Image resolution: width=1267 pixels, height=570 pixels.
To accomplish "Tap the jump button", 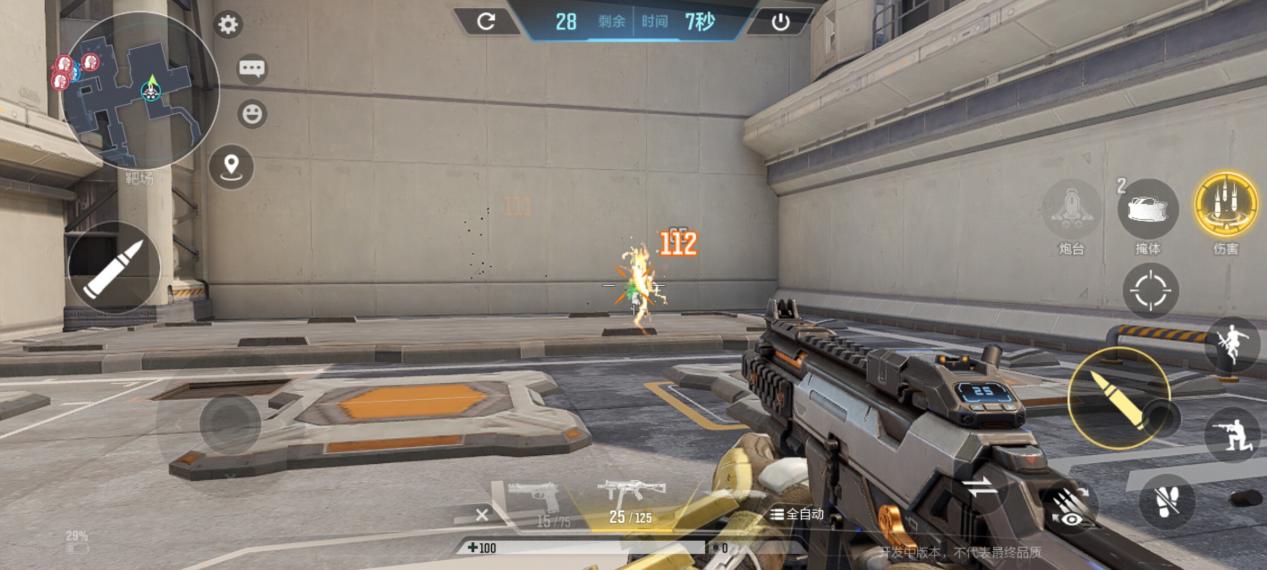I will point(1232,344).
